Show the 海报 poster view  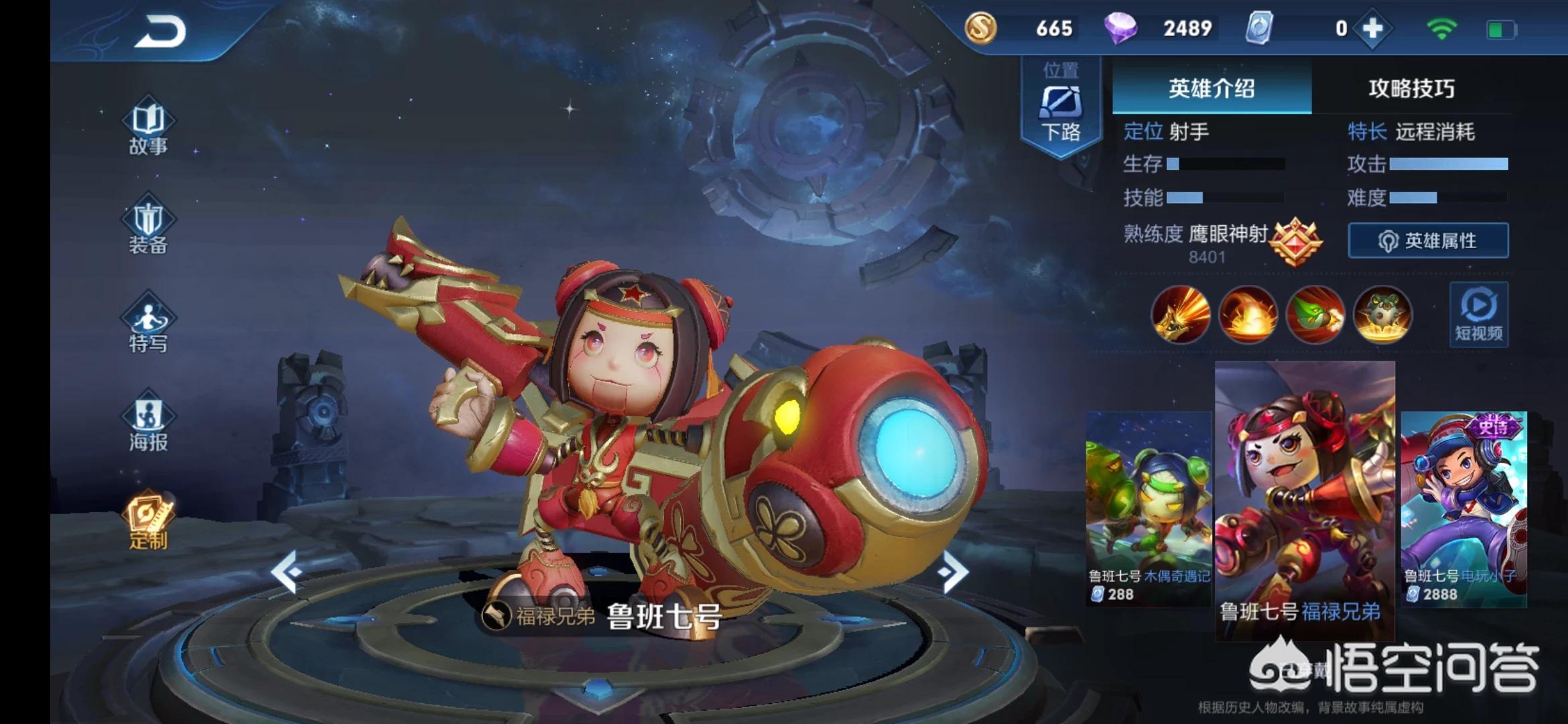(x=148, y=424)
